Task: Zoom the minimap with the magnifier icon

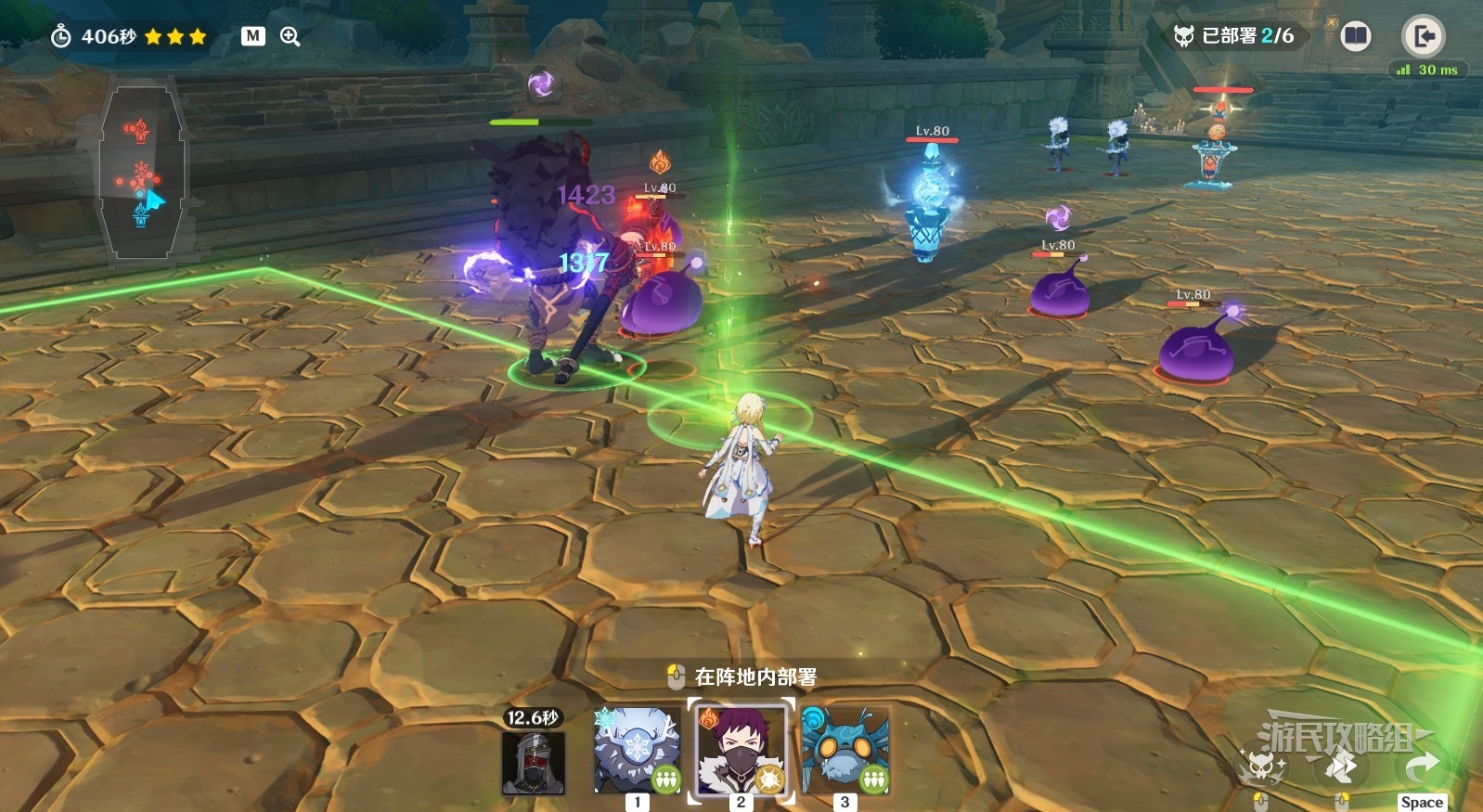Action: click(290, 36)
